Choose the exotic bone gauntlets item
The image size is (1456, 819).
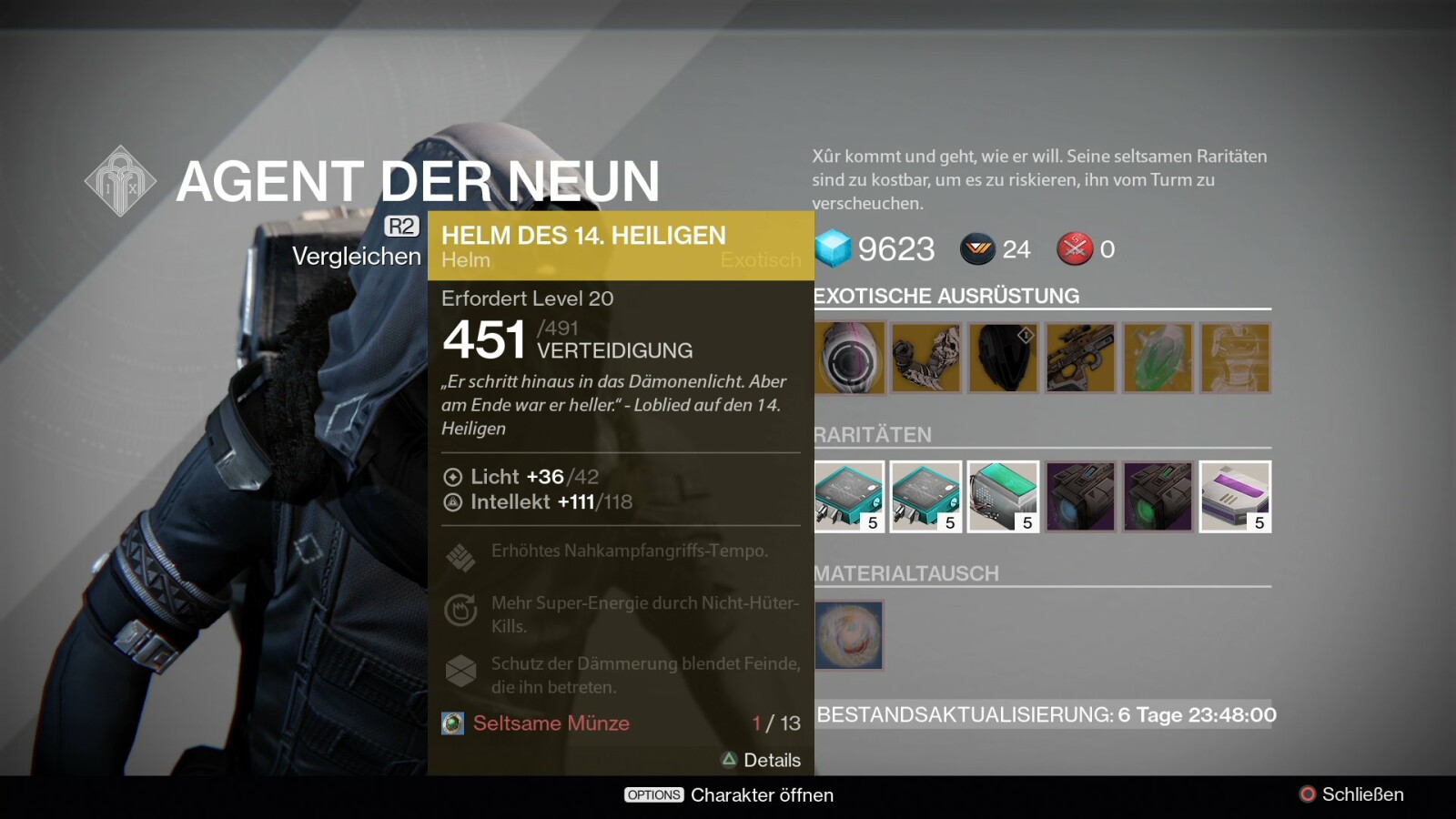click(x=925, y=358)
